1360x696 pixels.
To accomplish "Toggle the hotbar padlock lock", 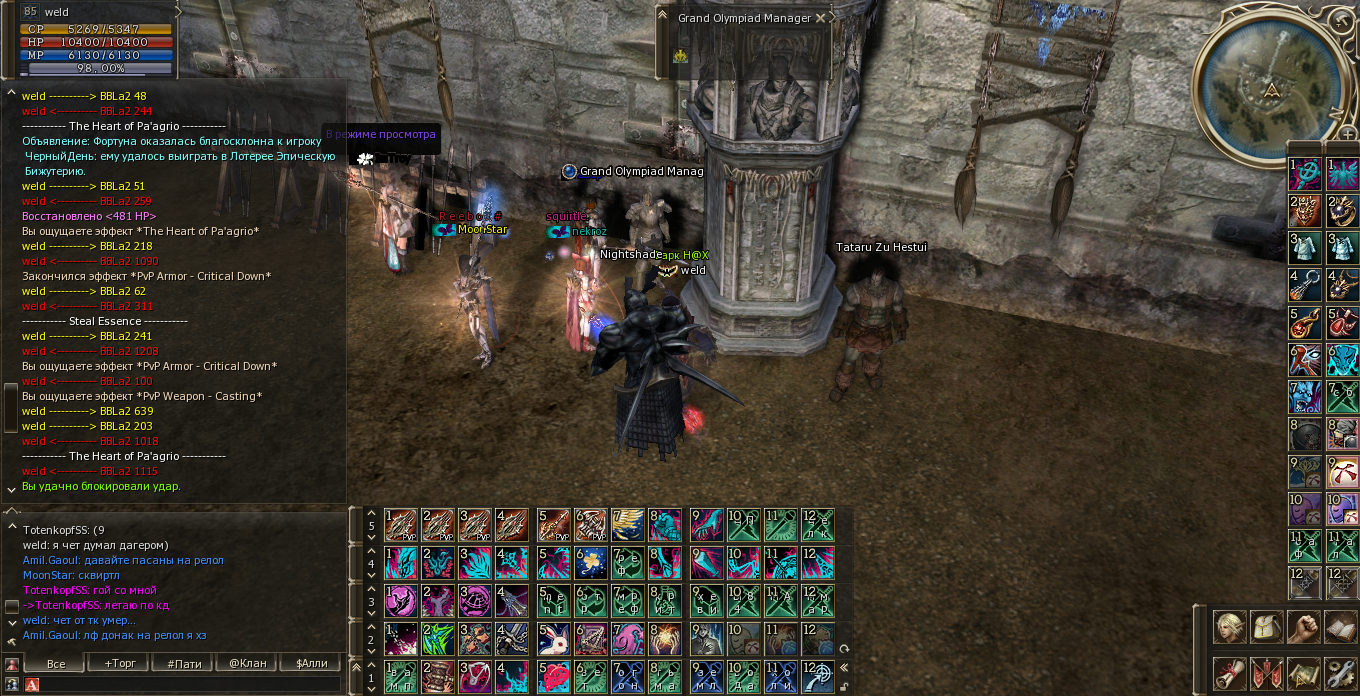I will pos(845,686).
